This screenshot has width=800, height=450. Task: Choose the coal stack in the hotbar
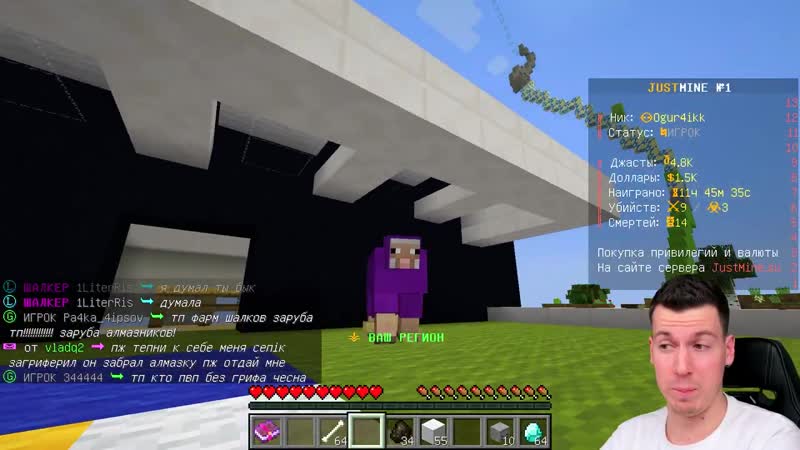pyautogui.click(x=400, y=430)
